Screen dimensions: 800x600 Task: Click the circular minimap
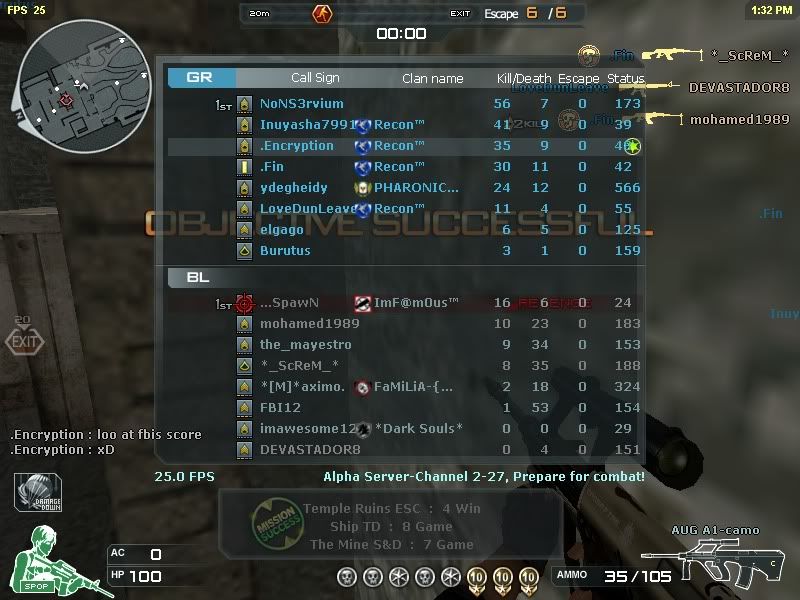[x=69, y=79]
